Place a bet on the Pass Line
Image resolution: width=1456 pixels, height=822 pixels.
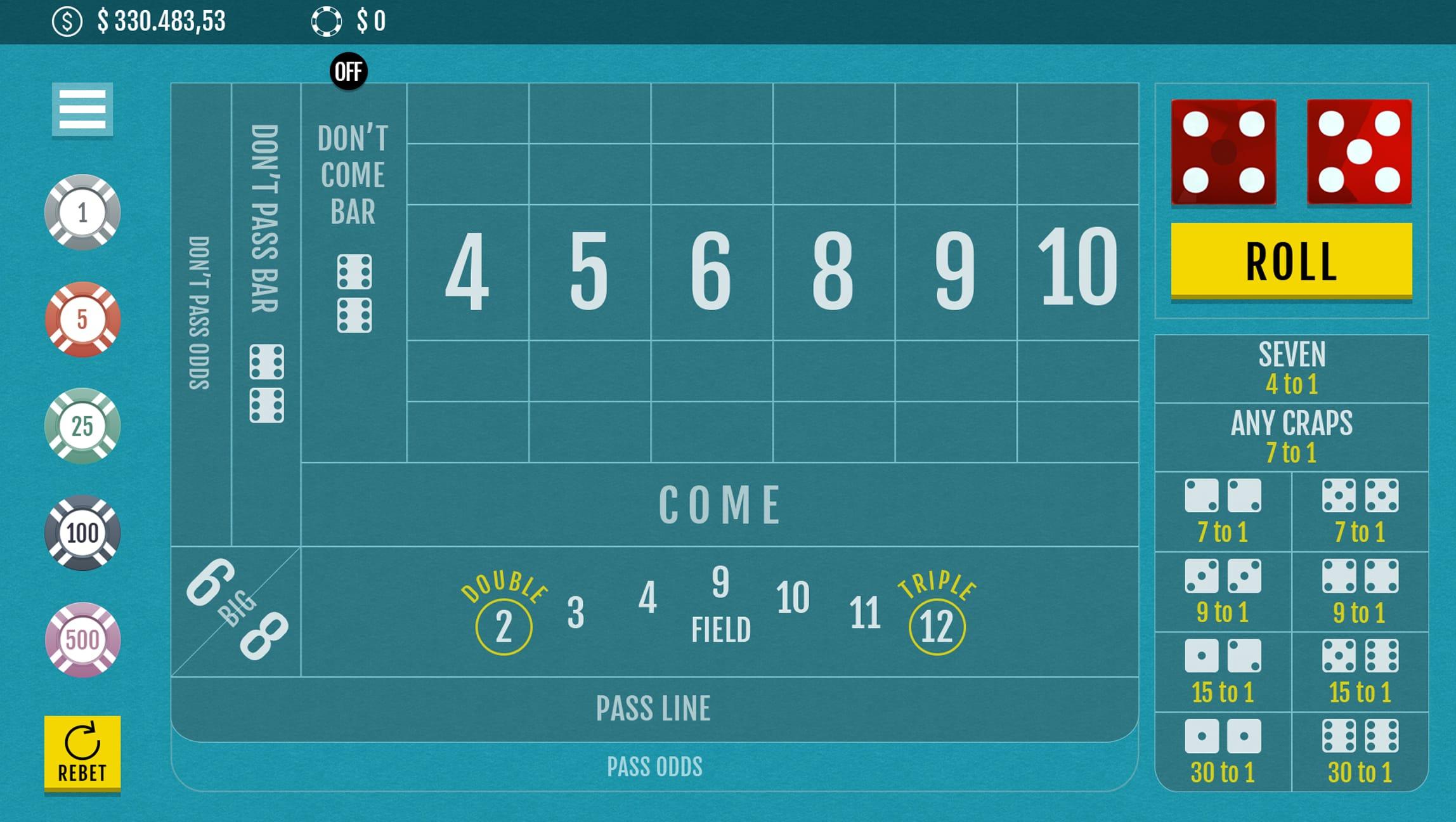[653, 708]
